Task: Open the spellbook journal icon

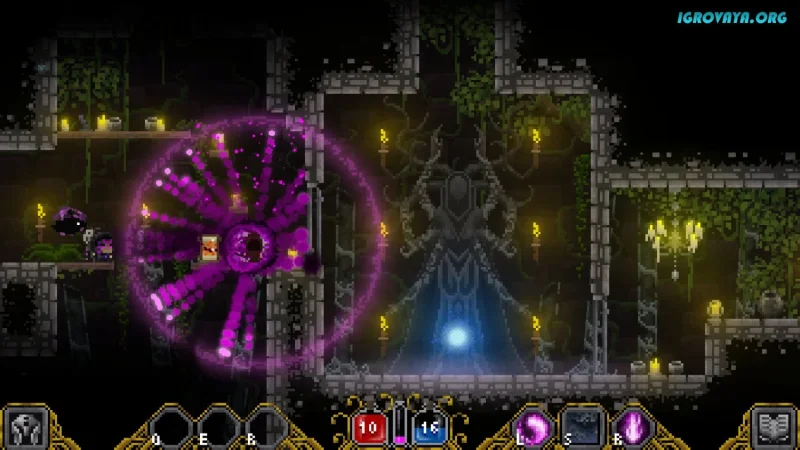Action: tap(775, 428)
